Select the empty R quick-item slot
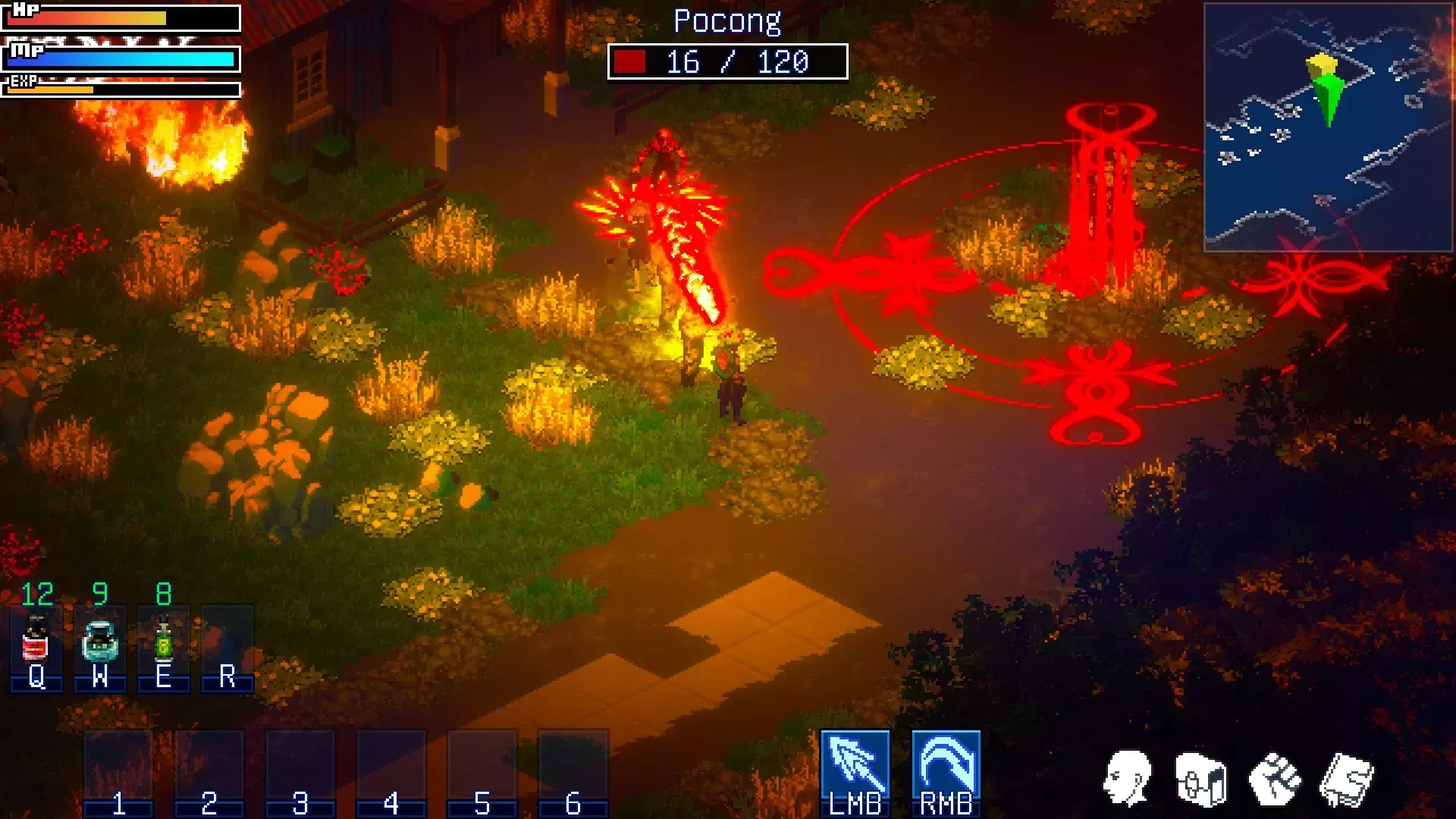The height and width of the screenshot is (819, 1456). (x=227, y=647)
